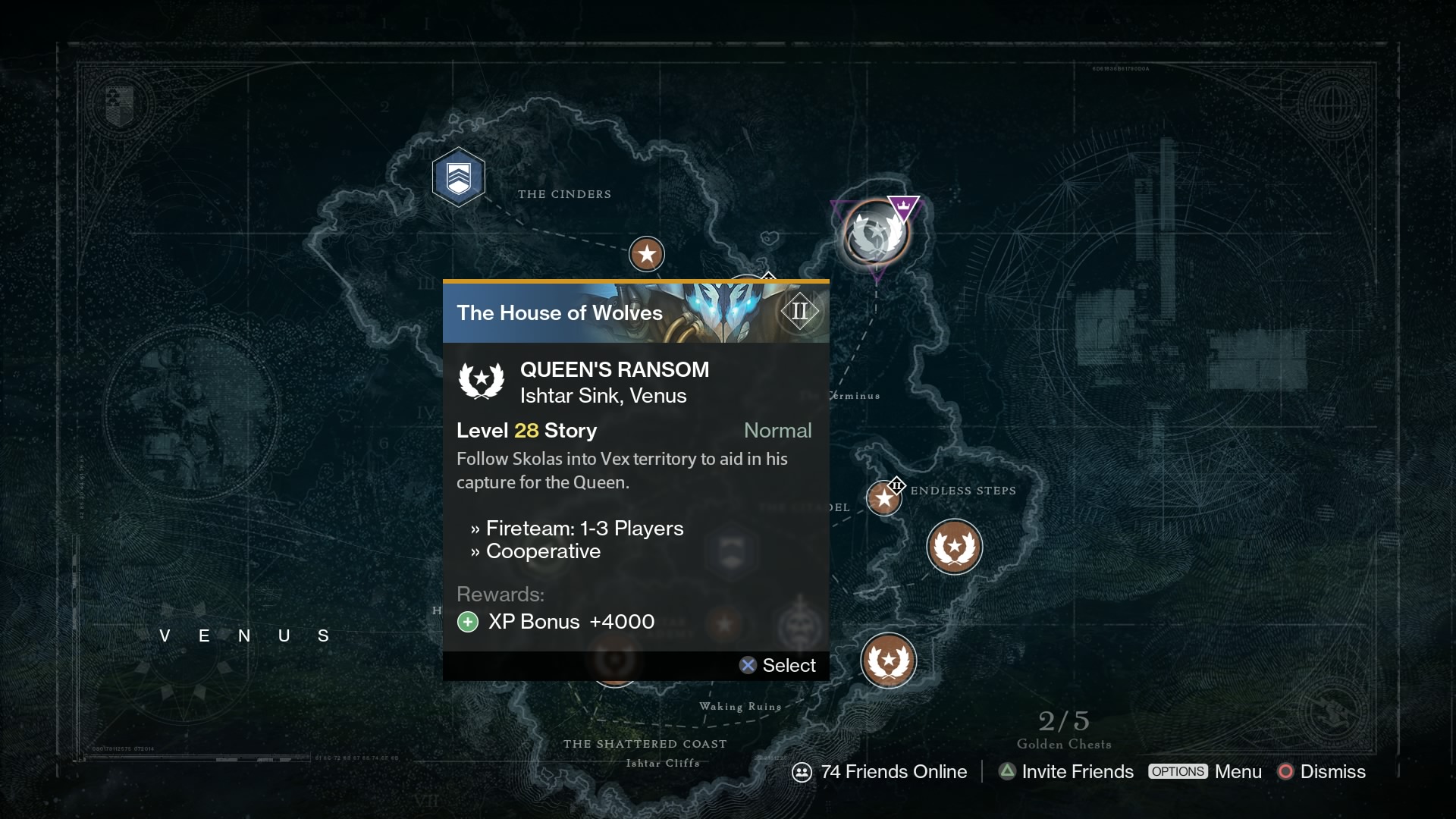Expand the Fireteam: 1-3 Players entry
This screenshot has width=1456, height=819.
coord(585,529)
